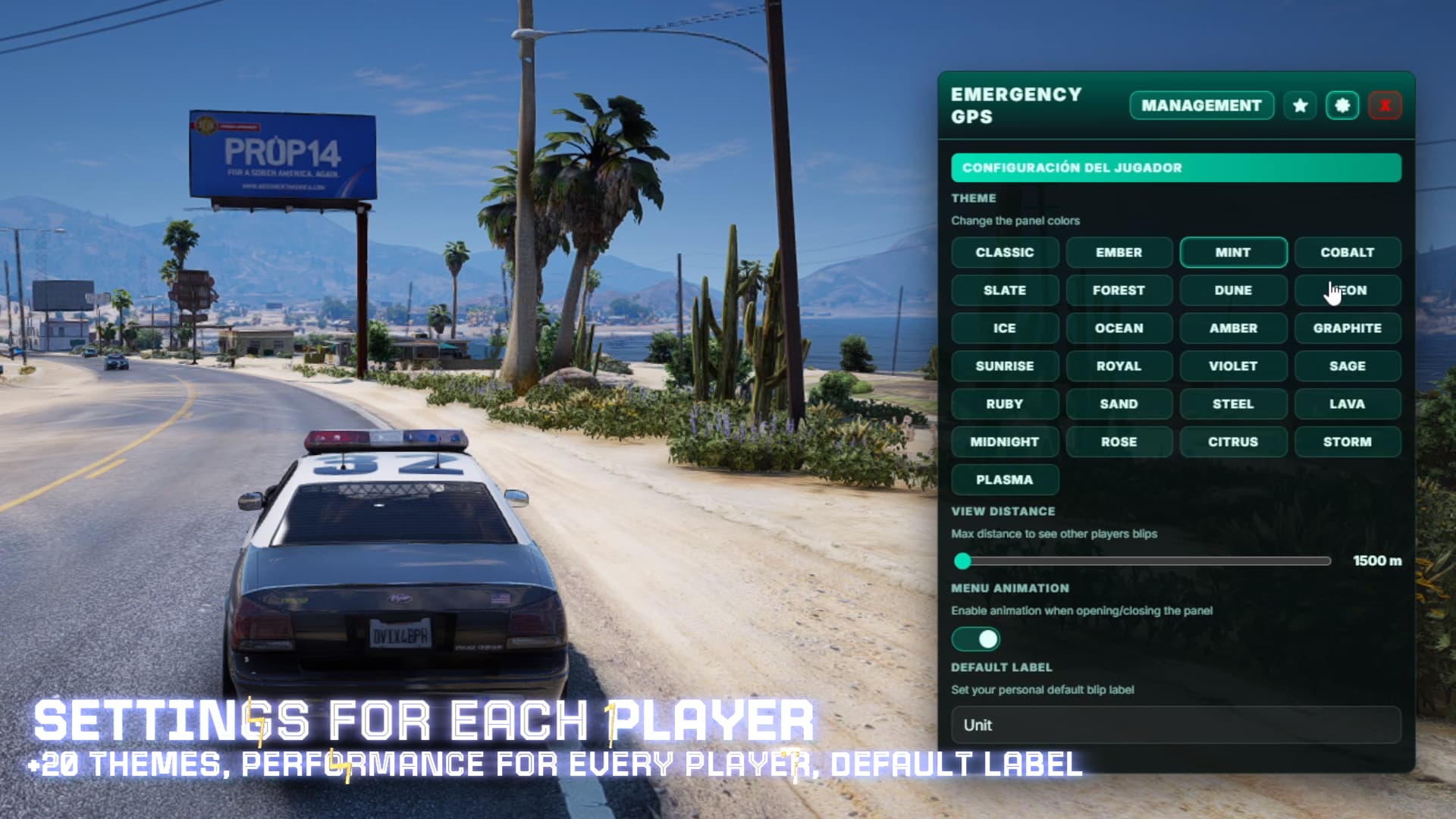
Task: Apply the Mint theme
Action: coord(1233,253)
